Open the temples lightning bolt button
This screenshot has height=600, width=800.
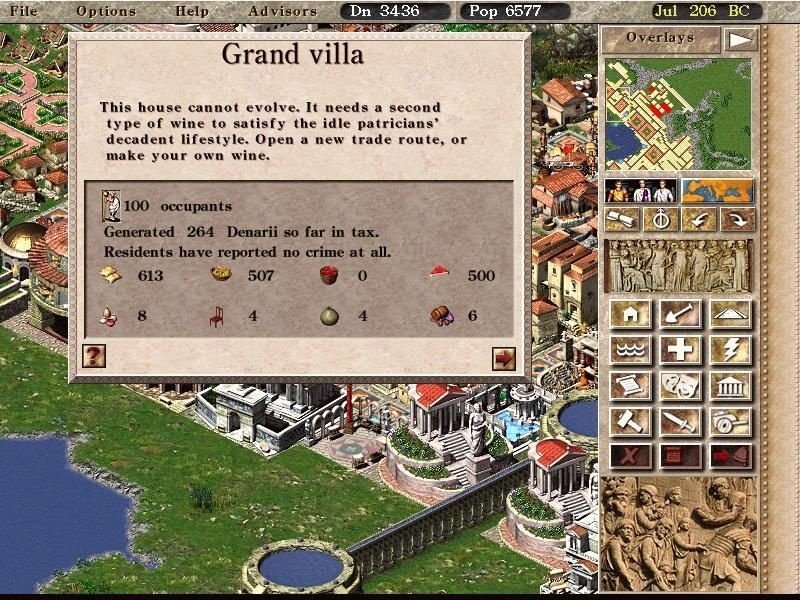point(730,349)
